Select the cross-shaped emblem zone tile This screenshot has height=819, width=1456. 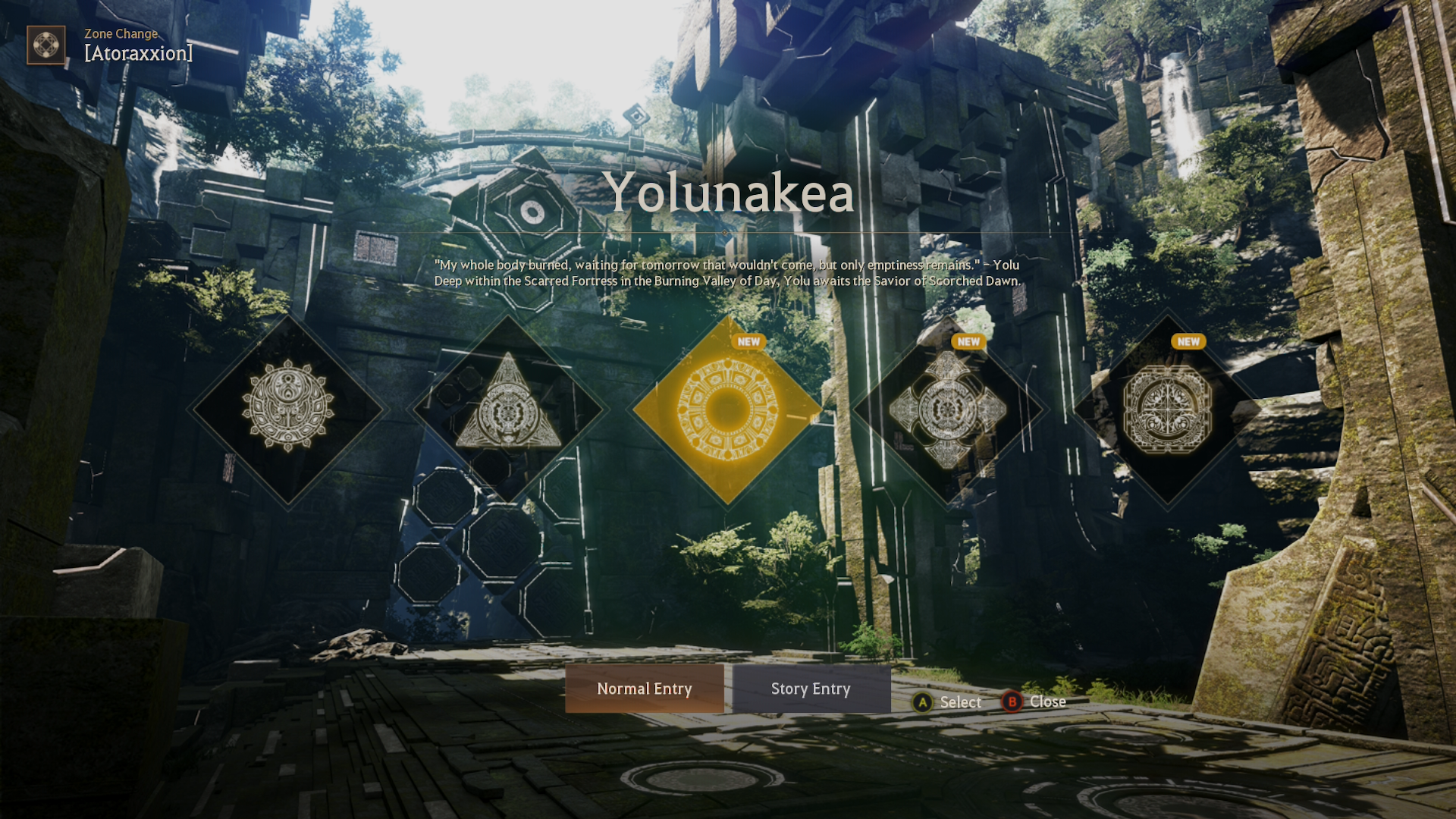pos(947,409)
